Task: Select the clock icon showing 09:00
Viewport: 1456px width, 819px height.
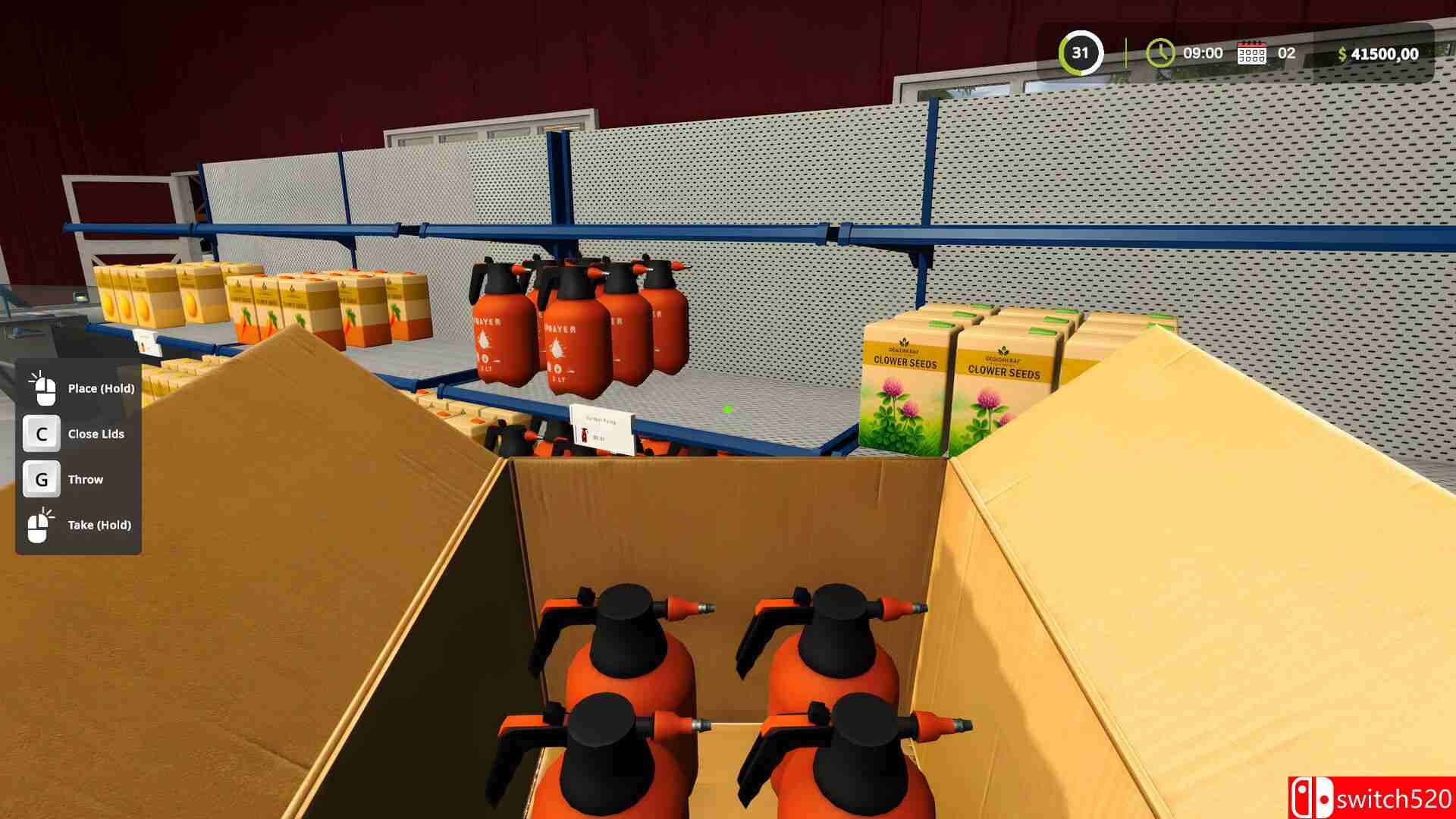Action: tap(1159, 53)
